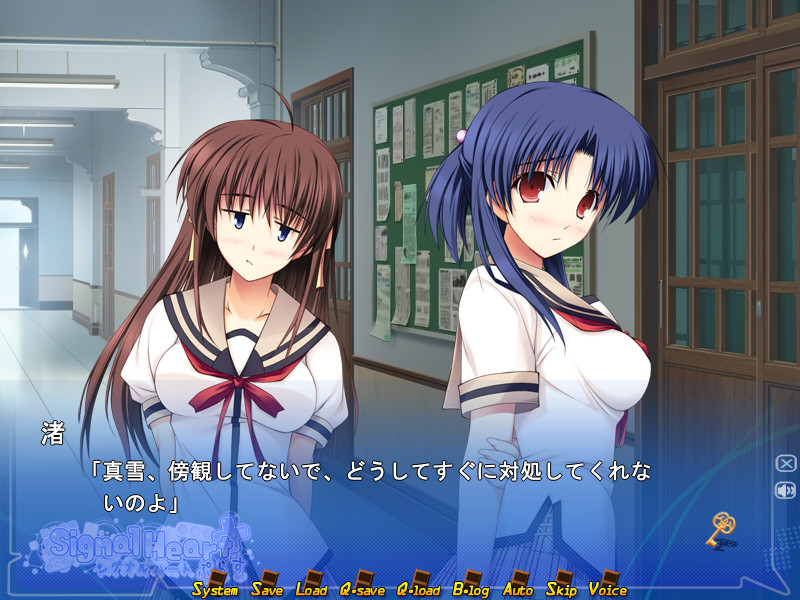800x600 pixels.
Task: Toggle Auto mode
Action: [x=518, y=589]
